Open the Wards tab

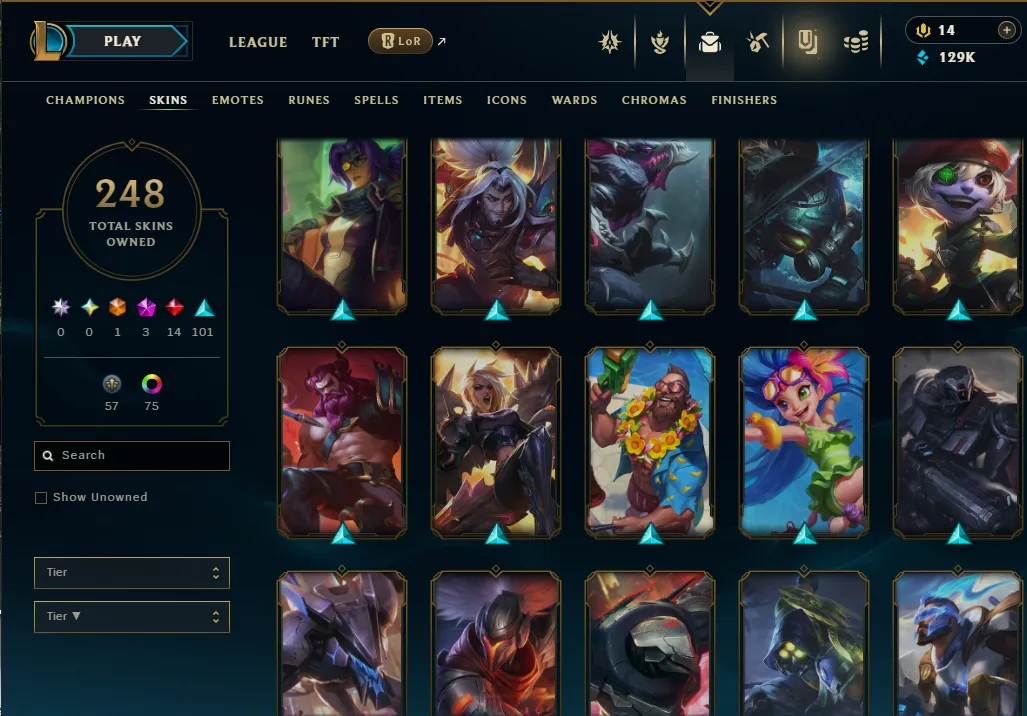point(574,100)
